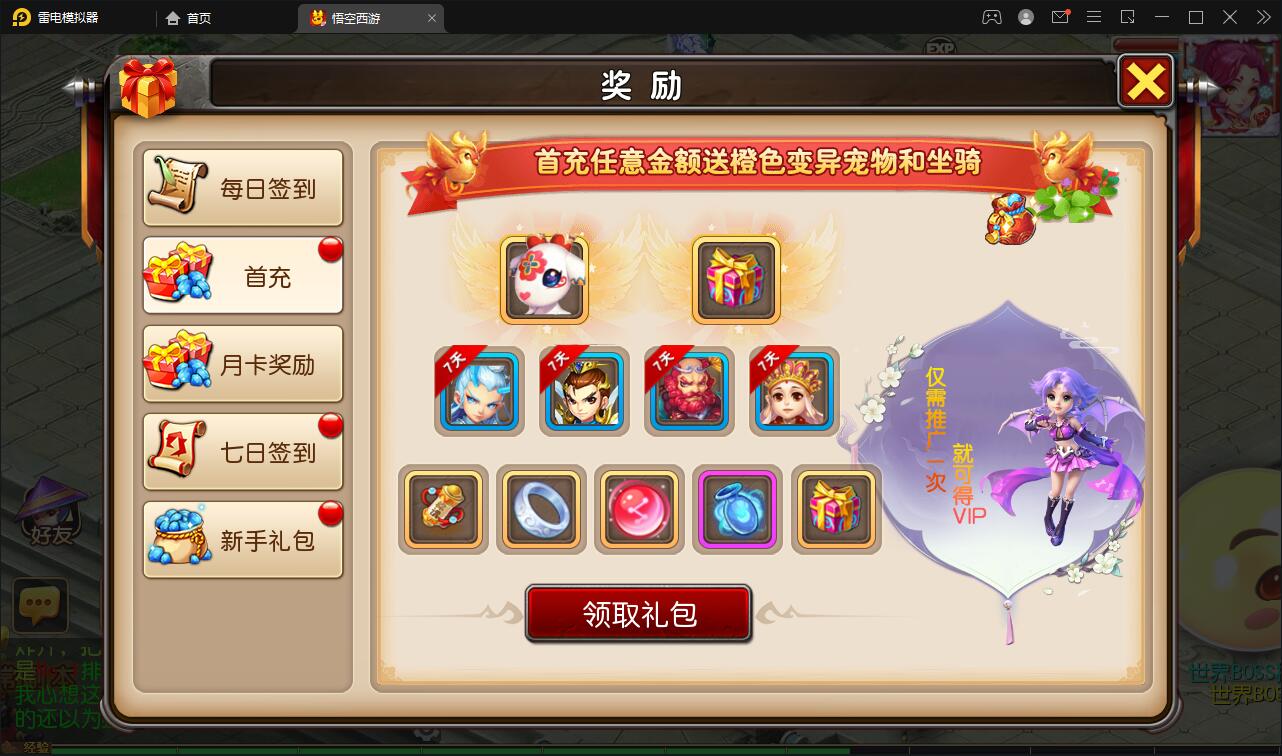The image size is (1282, 756).
Task: Go to the 首页 home tab
Action: coord(199,17)
